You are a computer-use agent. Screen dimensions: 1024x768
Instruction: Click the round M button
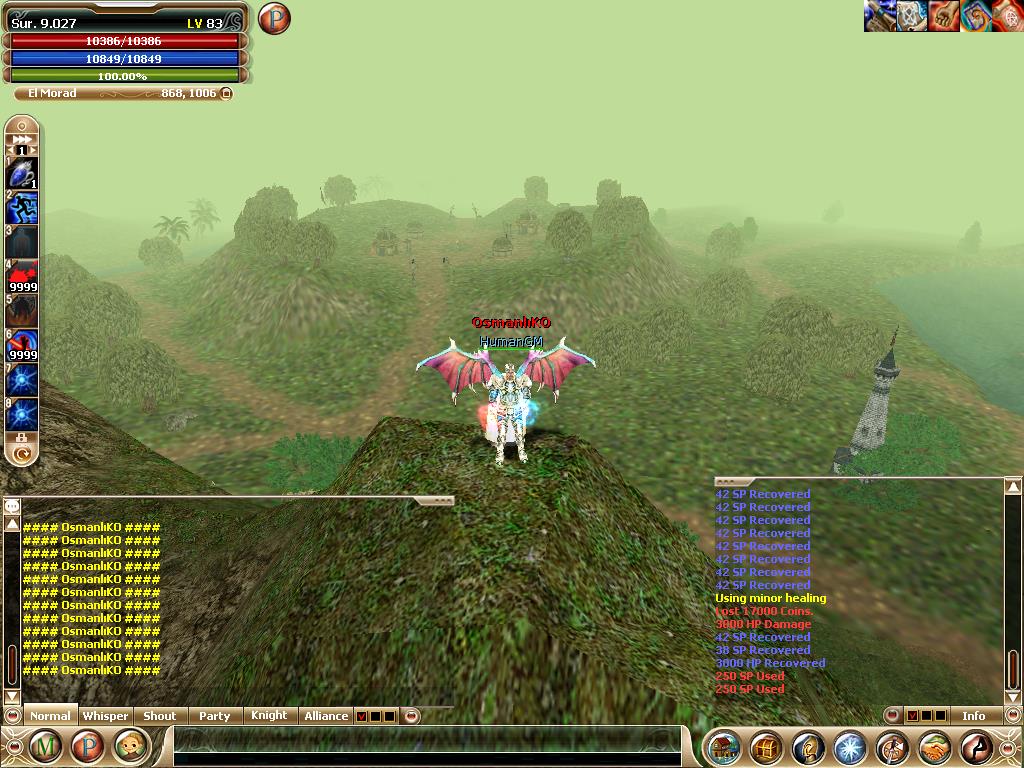(45, 746)
